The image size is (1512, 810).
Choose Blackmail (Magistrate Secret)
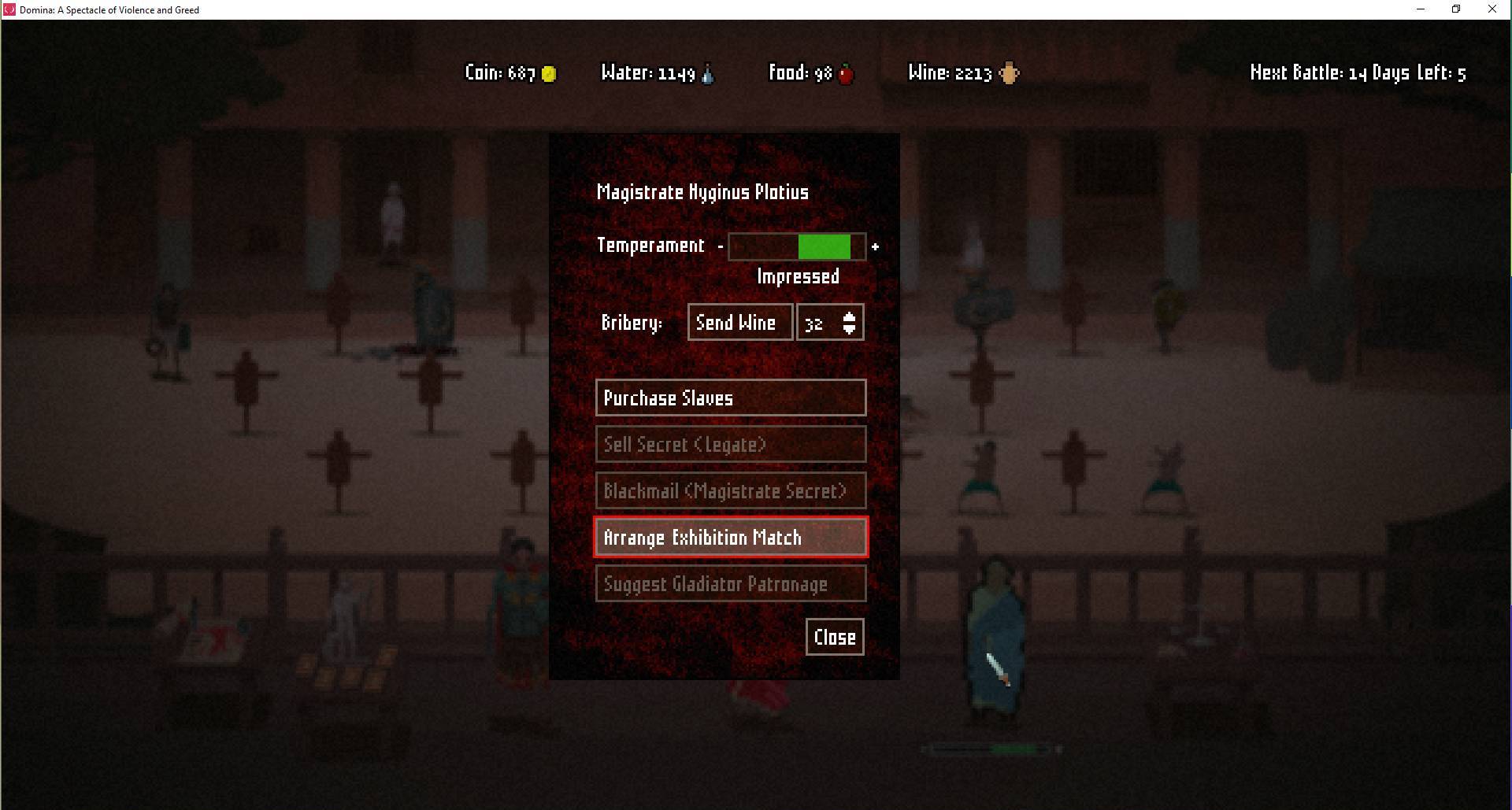[x=730, y=490]
